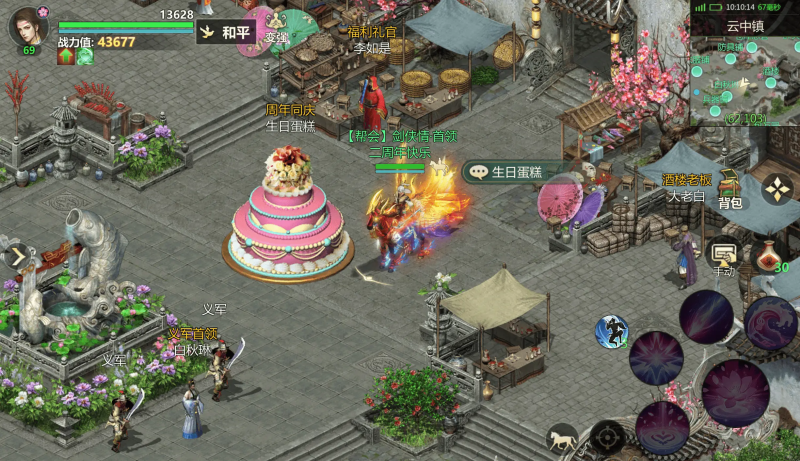800x461 pixels.
Task: Use the red health potion
Action: [768, 255]
